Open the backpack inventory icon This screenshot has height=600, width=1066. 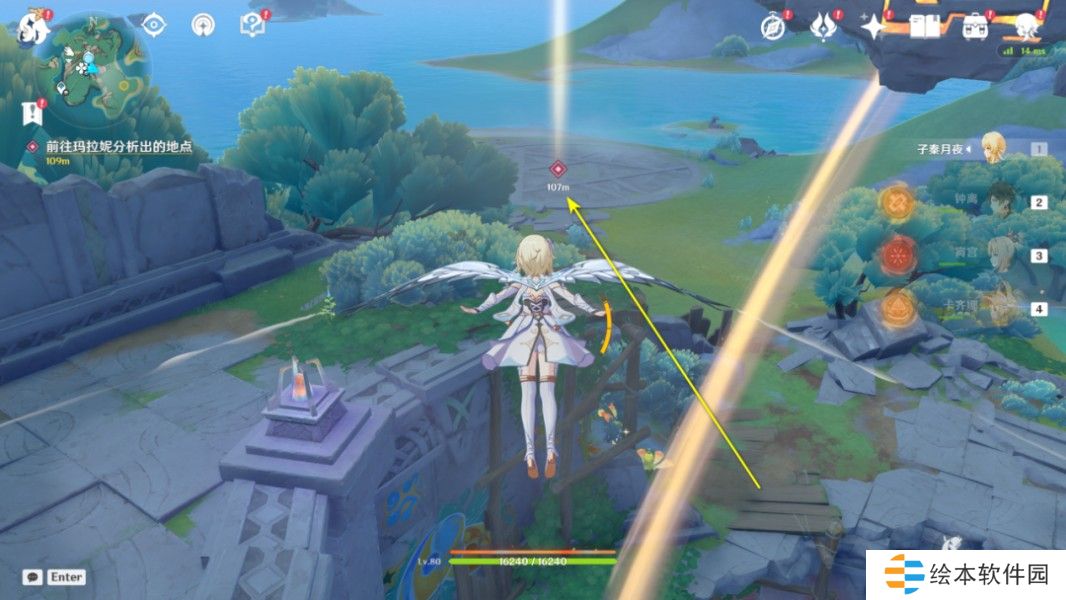(x=974, y=27)
